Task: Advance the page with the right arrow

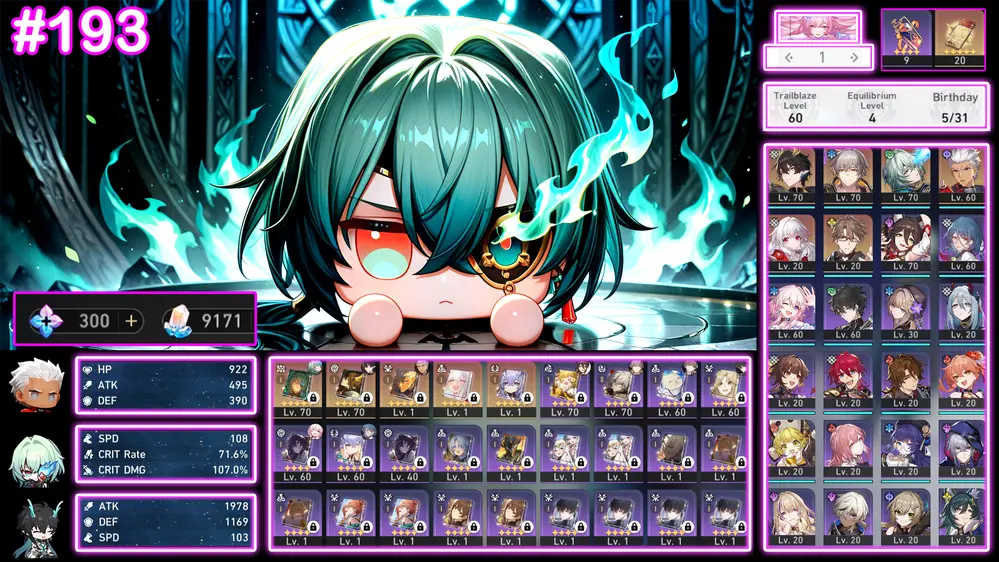Action: tap(854, 58)
